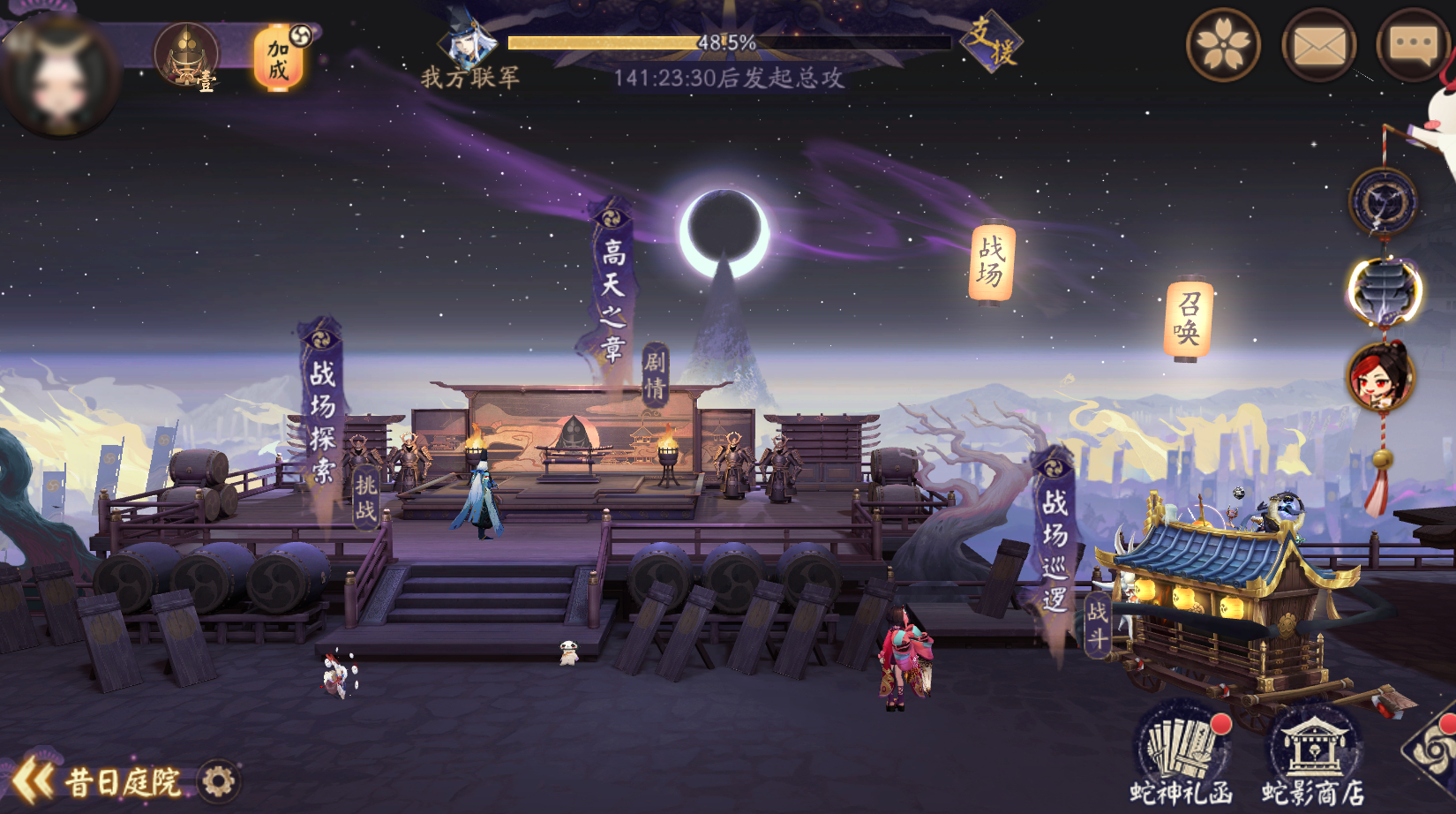Tap the samurai helmet rank icon
The image size is (1456, 814).
coord(186,55)
